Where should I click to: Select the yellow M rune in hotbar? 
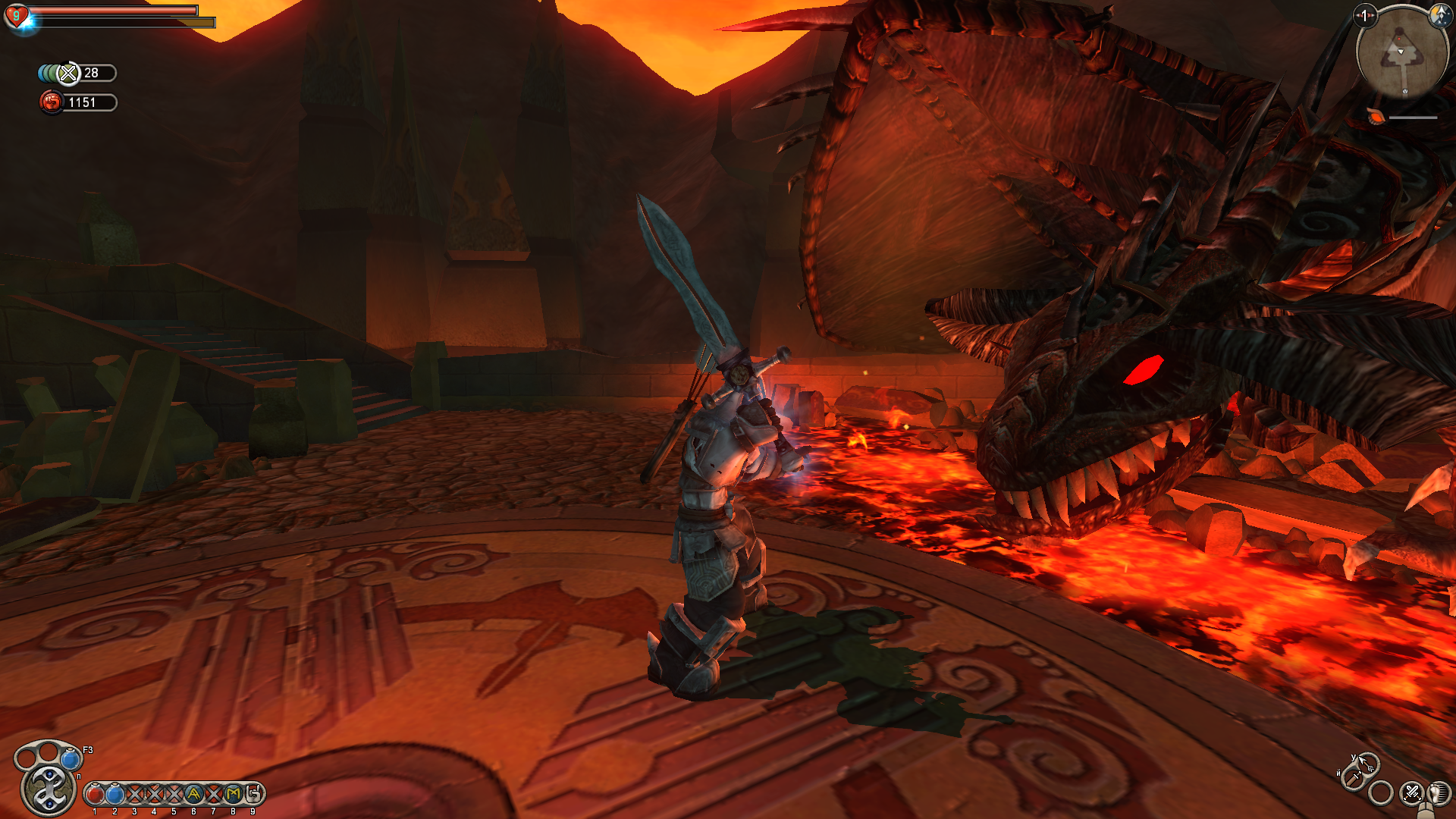pos(233,794)
